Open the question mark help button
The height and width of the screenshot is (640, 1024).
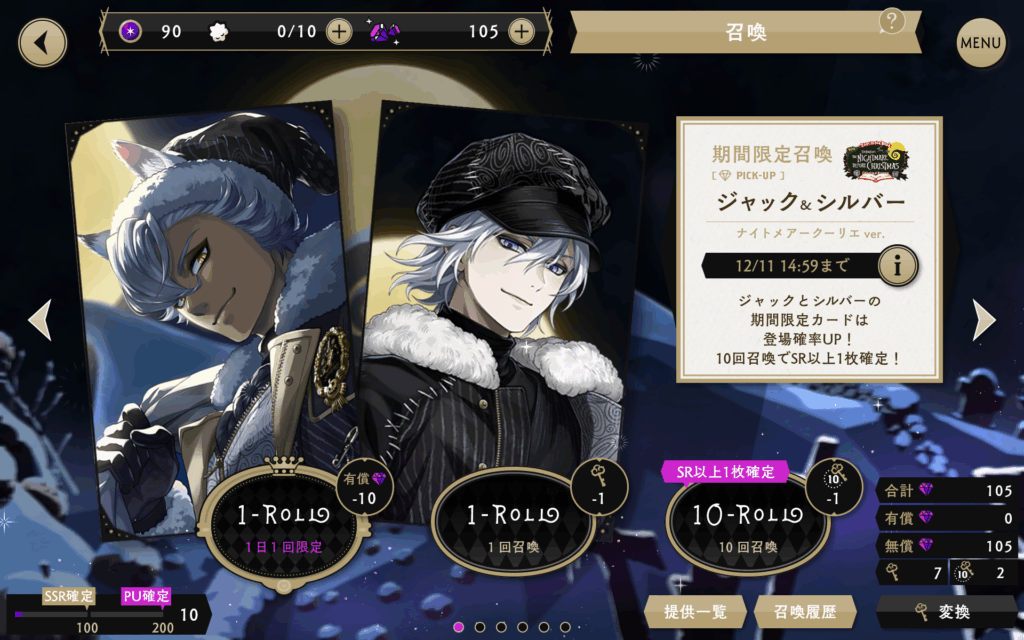(x=891, y=20)
